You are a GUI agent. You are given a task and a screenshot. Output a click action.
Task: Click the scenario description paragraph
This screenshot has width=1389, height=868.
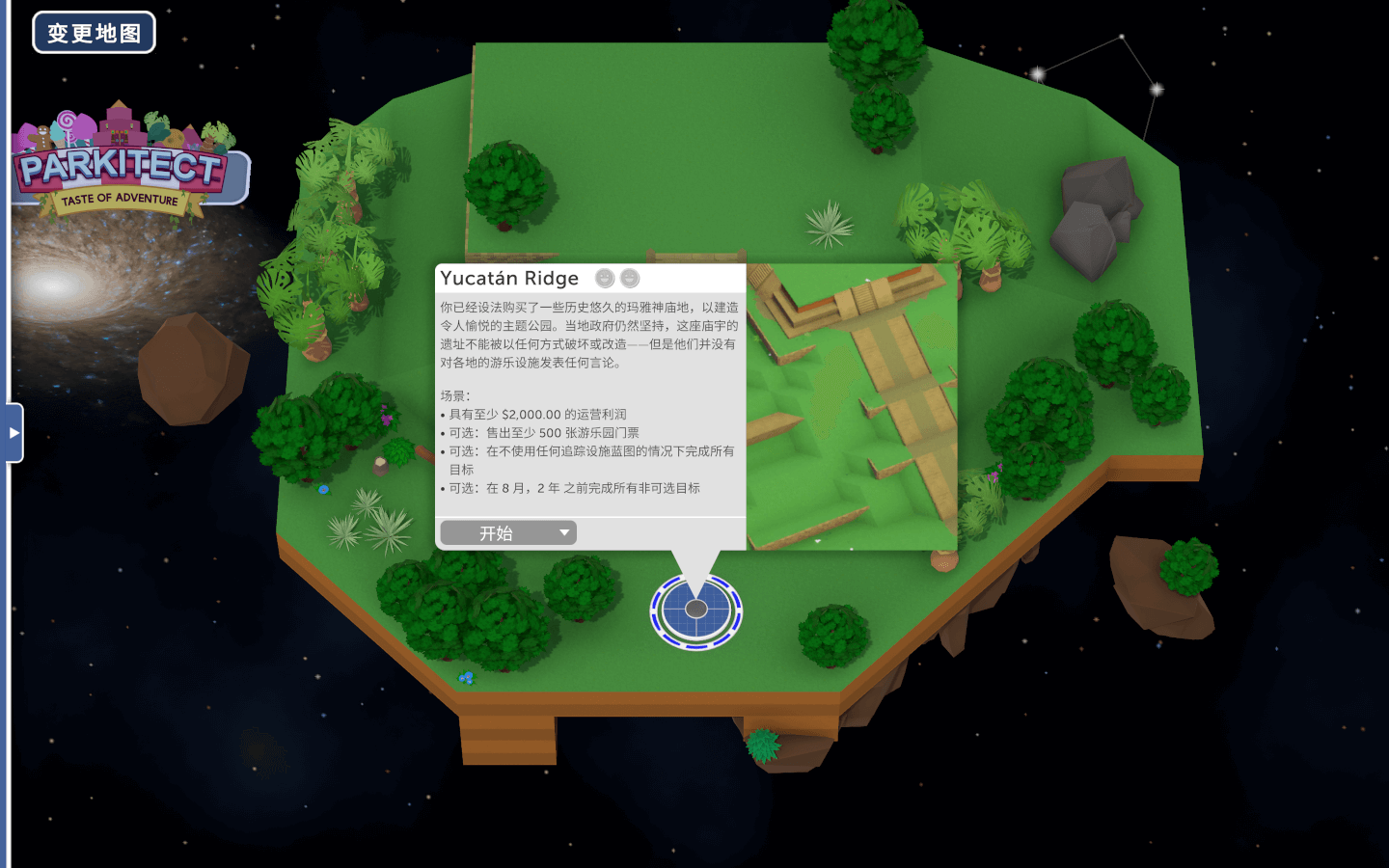tap(588, 333)
